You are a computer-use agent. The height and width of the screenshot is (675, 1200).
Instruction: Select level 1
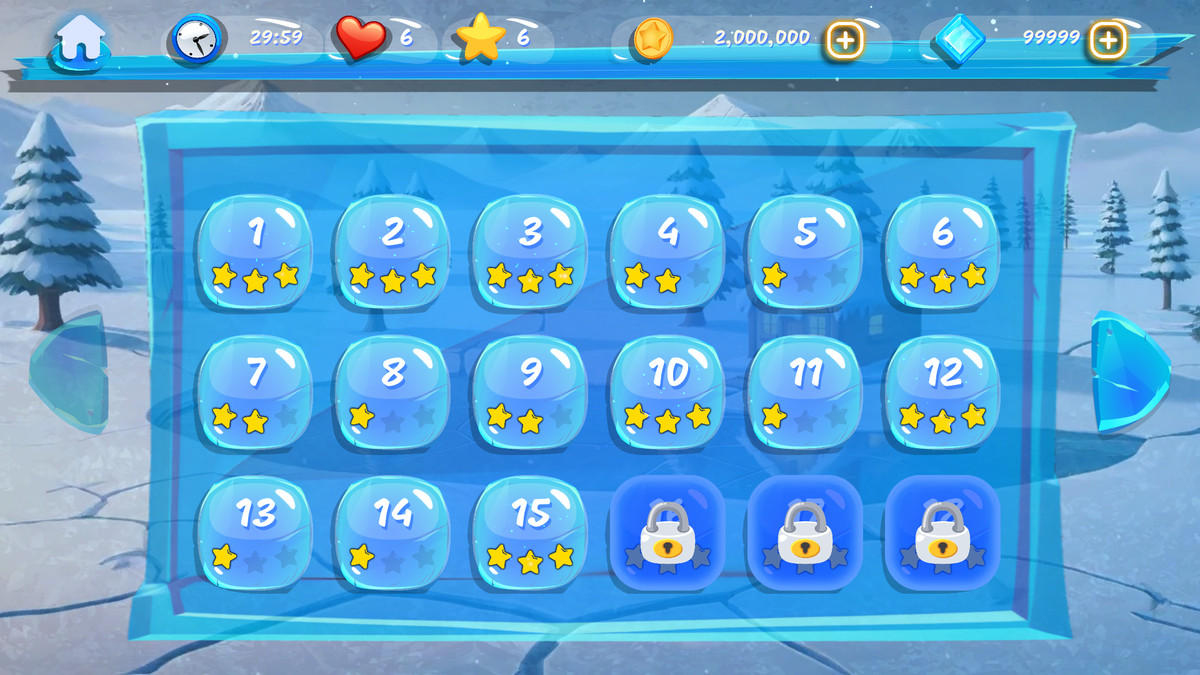point(255,252)
